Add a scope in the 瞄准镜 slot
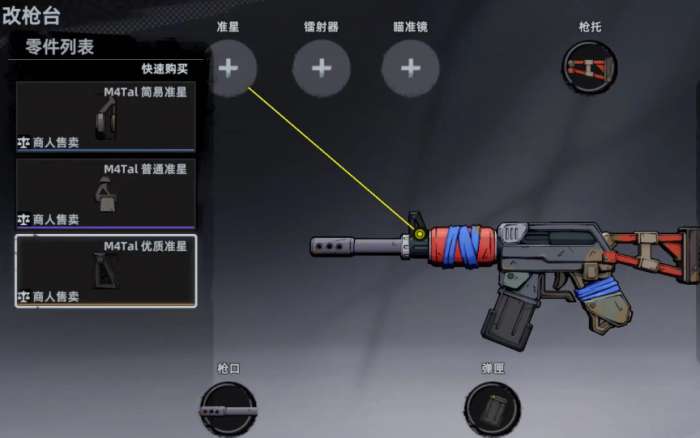Image resolution: width=700 pixels, height=438 pixels. [410, 68]
